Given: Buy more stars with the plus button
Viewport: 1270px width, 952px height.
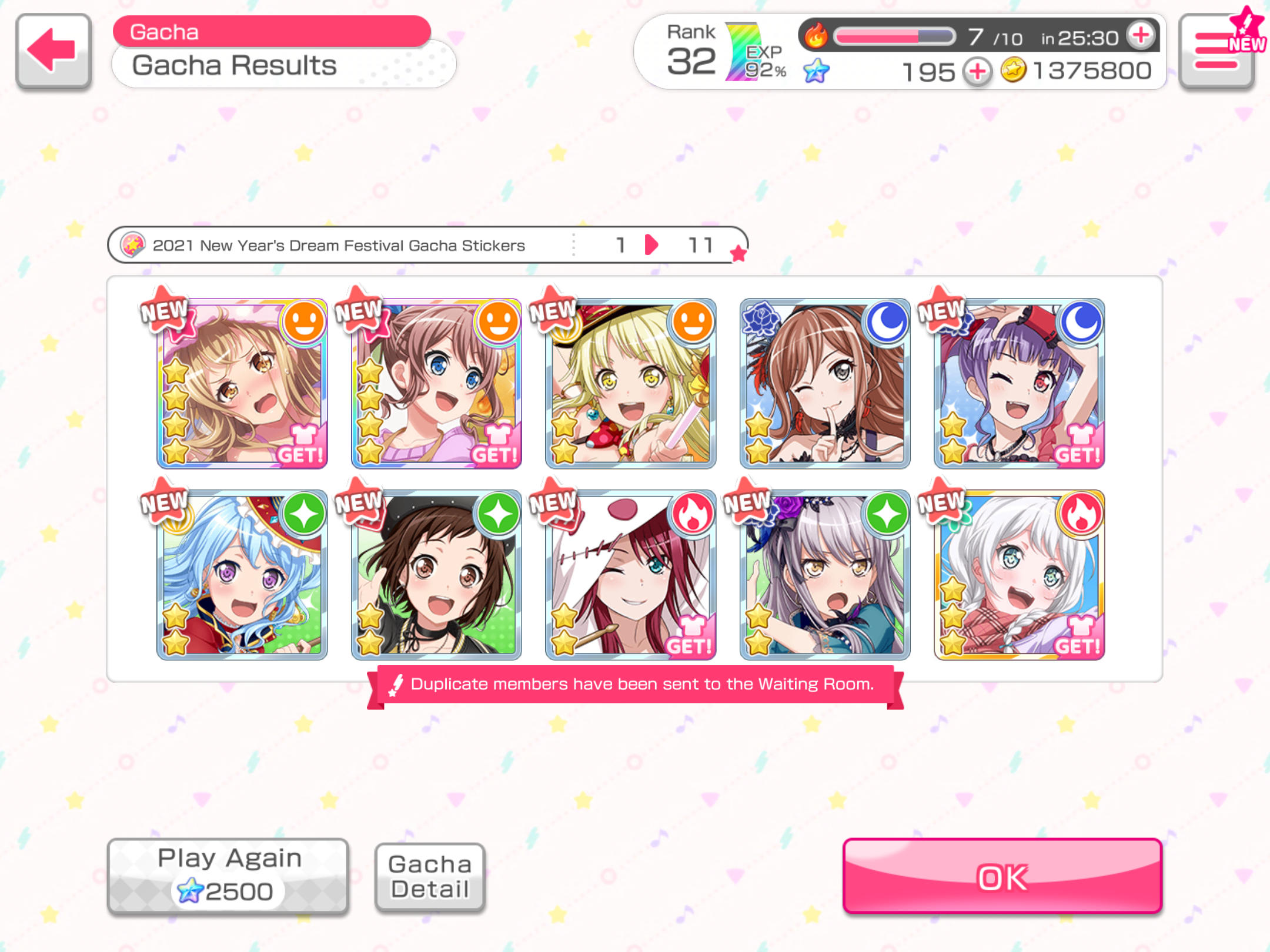Looking at the screenshot, I should pos(977,72).
